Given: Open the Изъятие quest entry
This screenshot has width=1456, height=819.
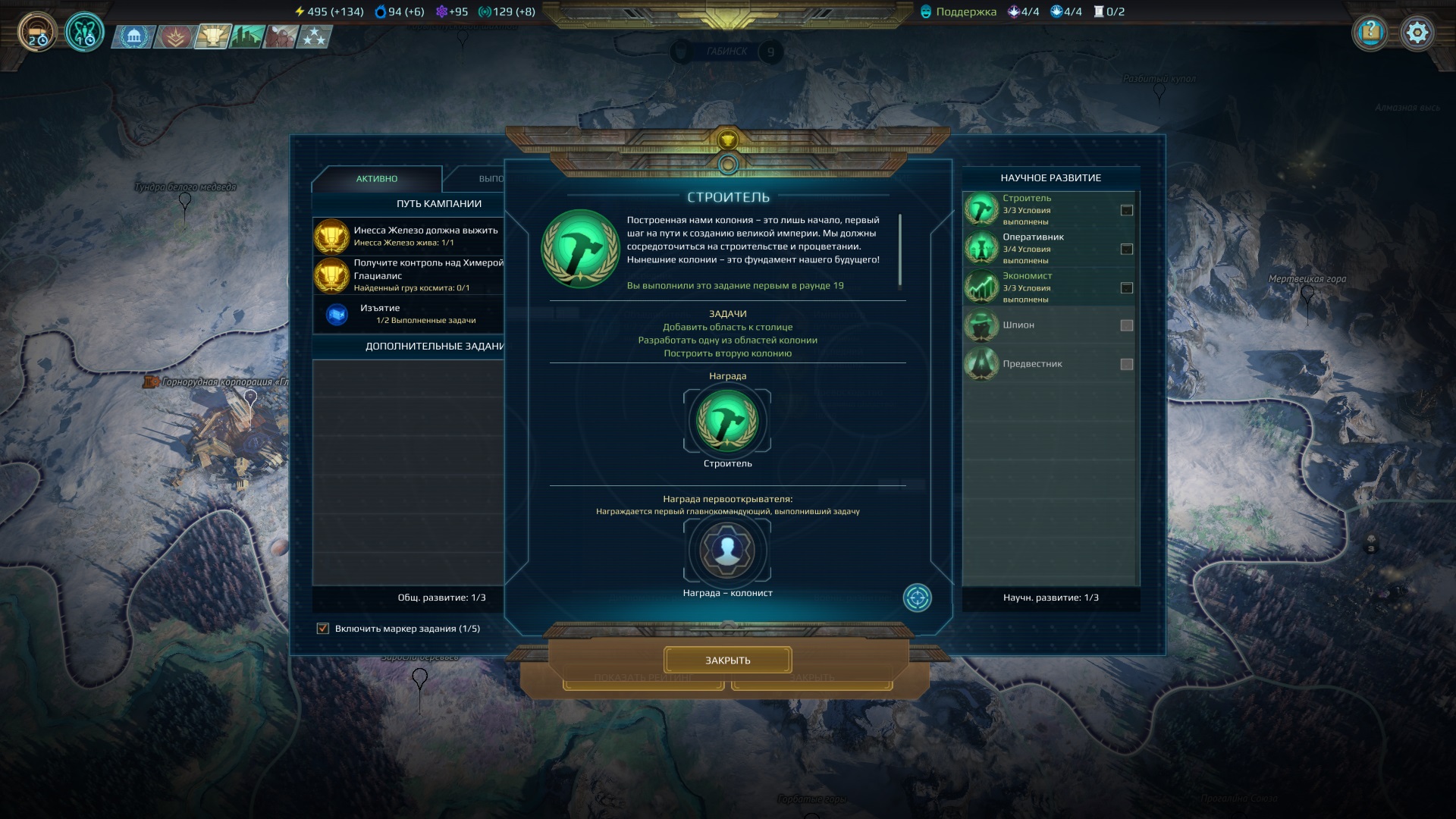Looking at the screenshot, I should (409, 313).
